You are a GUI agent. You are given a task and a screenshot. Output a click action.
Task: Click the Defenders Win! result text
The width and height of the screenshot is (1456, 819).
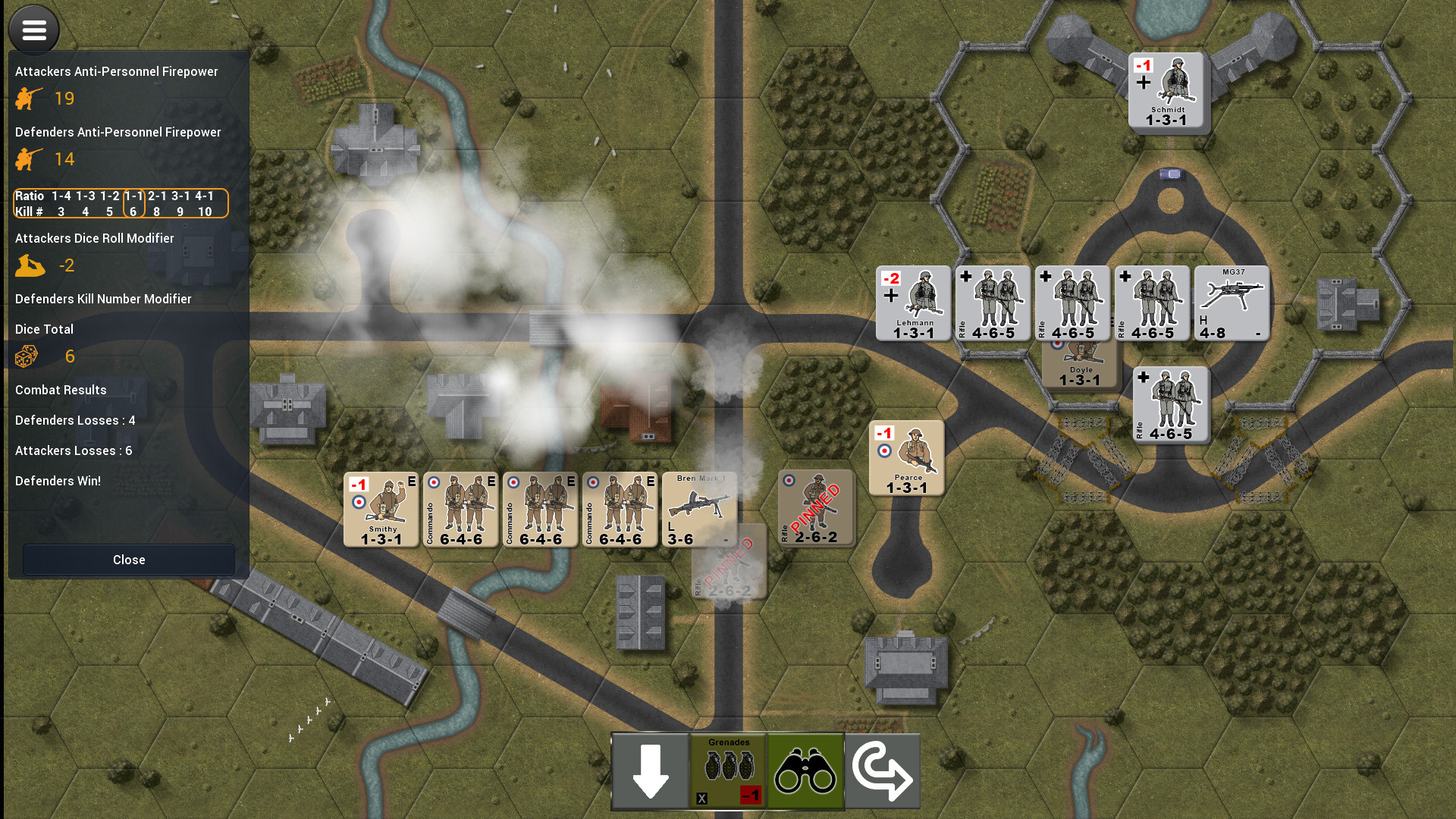tap(58, 480)
